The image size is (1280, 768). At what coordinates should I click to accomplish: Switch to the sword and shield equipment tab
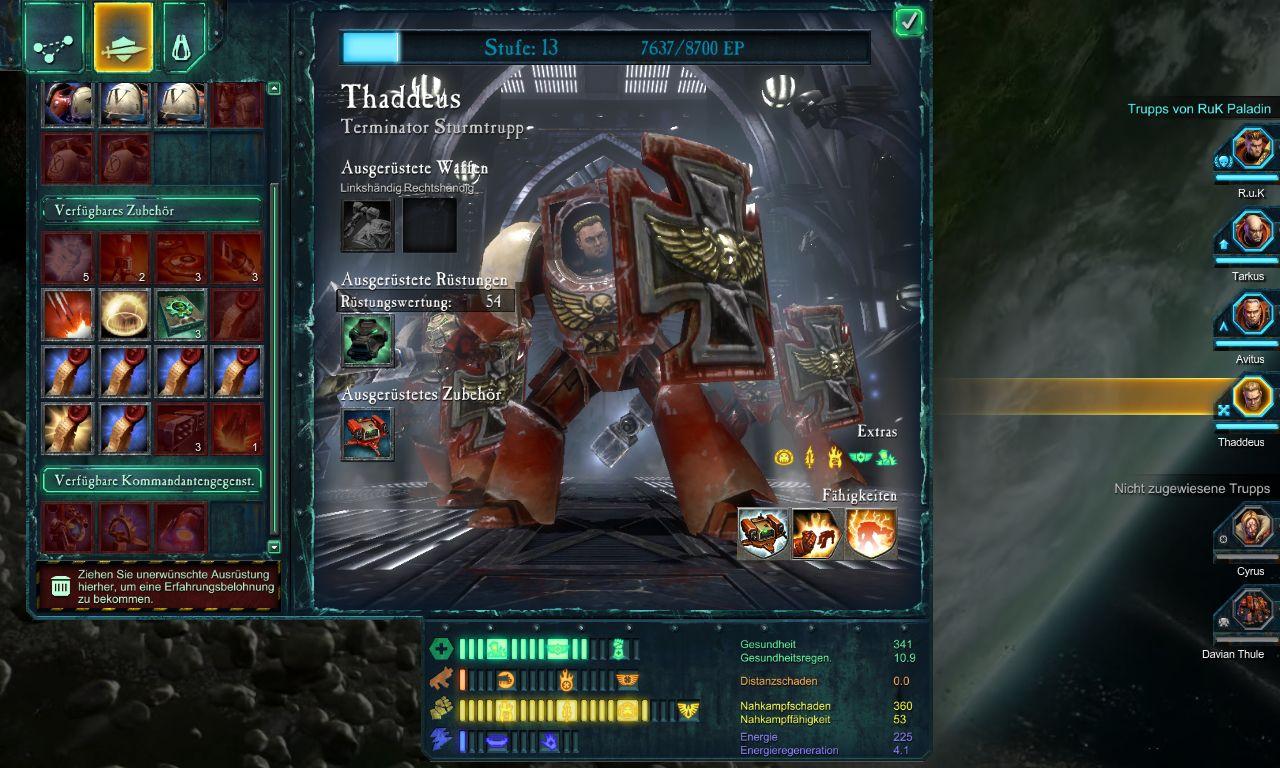123,39
